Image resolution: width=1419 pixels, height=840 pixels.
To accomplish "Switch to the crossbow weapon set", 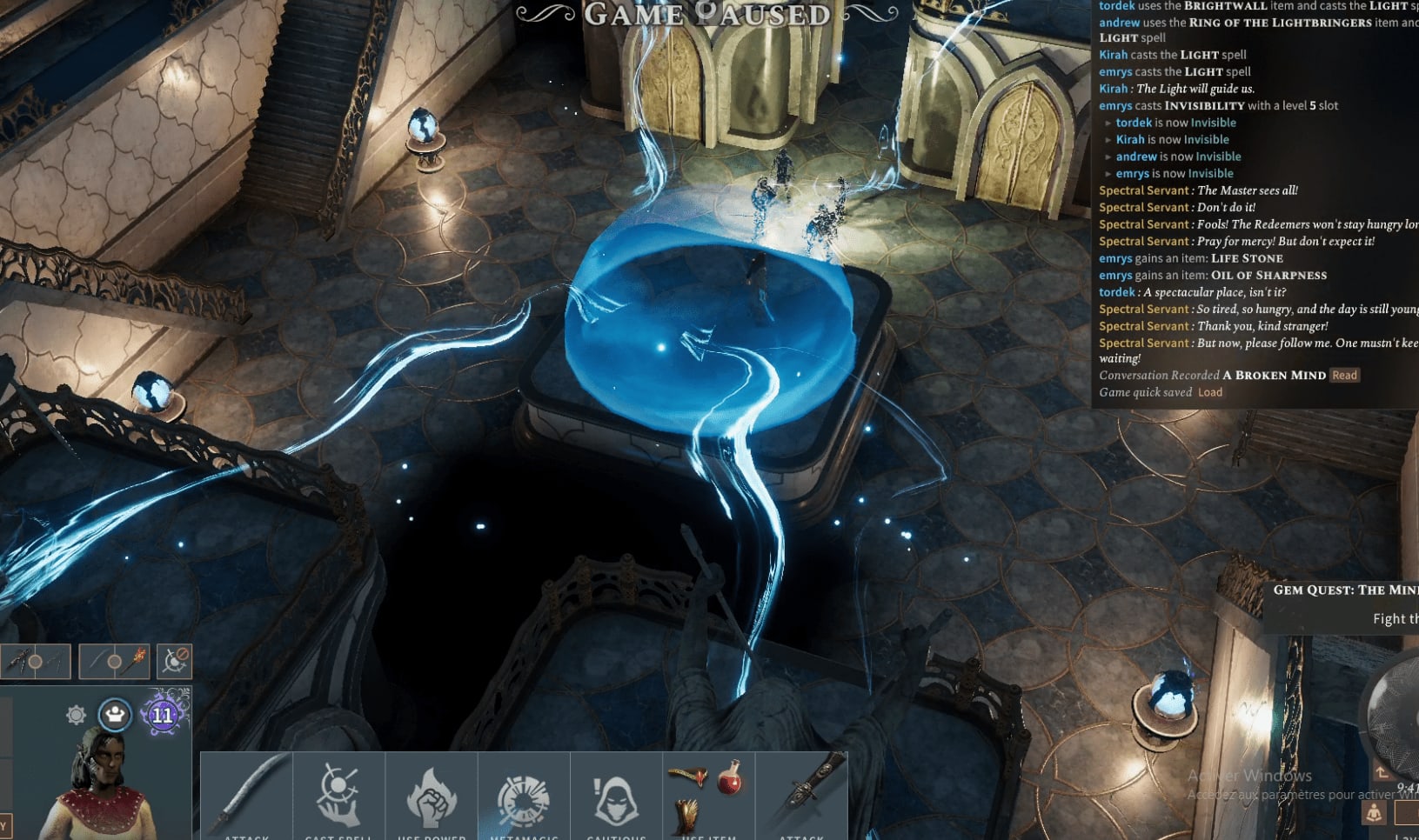I will 35,662.
